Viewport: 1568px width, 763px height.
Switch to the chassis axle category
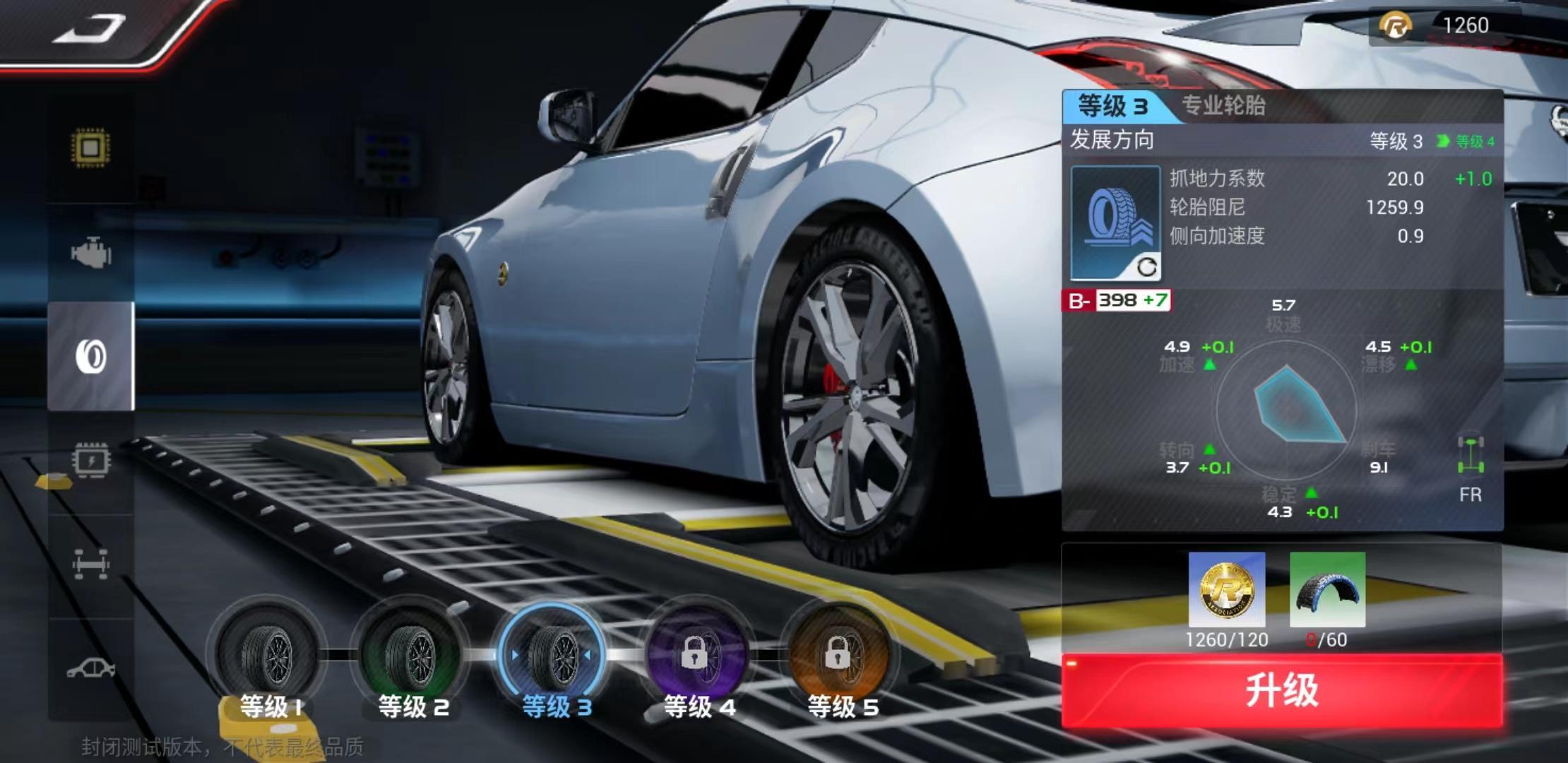pyautogui.click(x=90, y=564)
